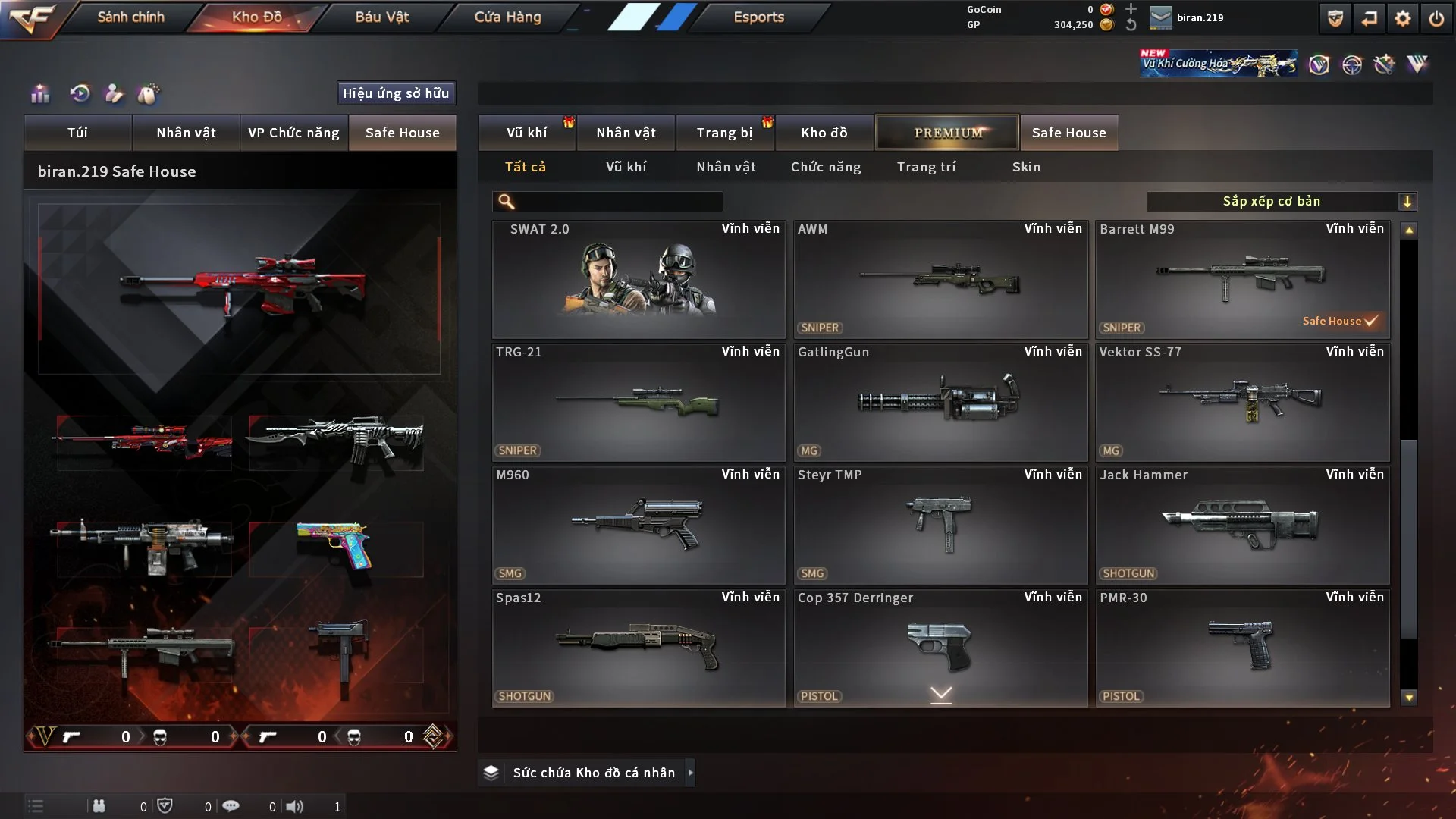Filter items by Skin category
1456x819 pixels.
point(1026,167)
